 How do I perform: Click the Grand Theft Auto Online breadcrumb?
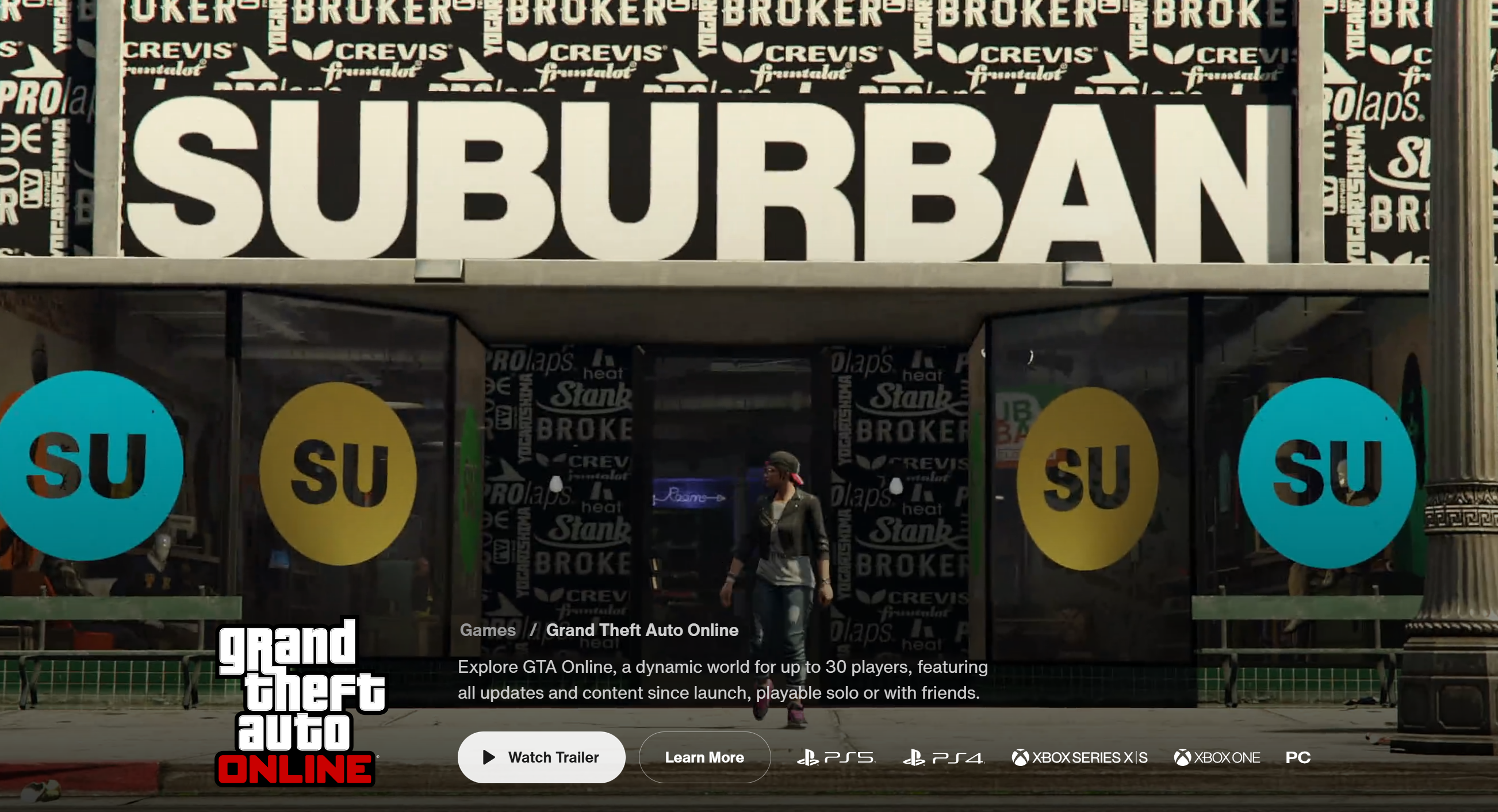tap(642, 630)
